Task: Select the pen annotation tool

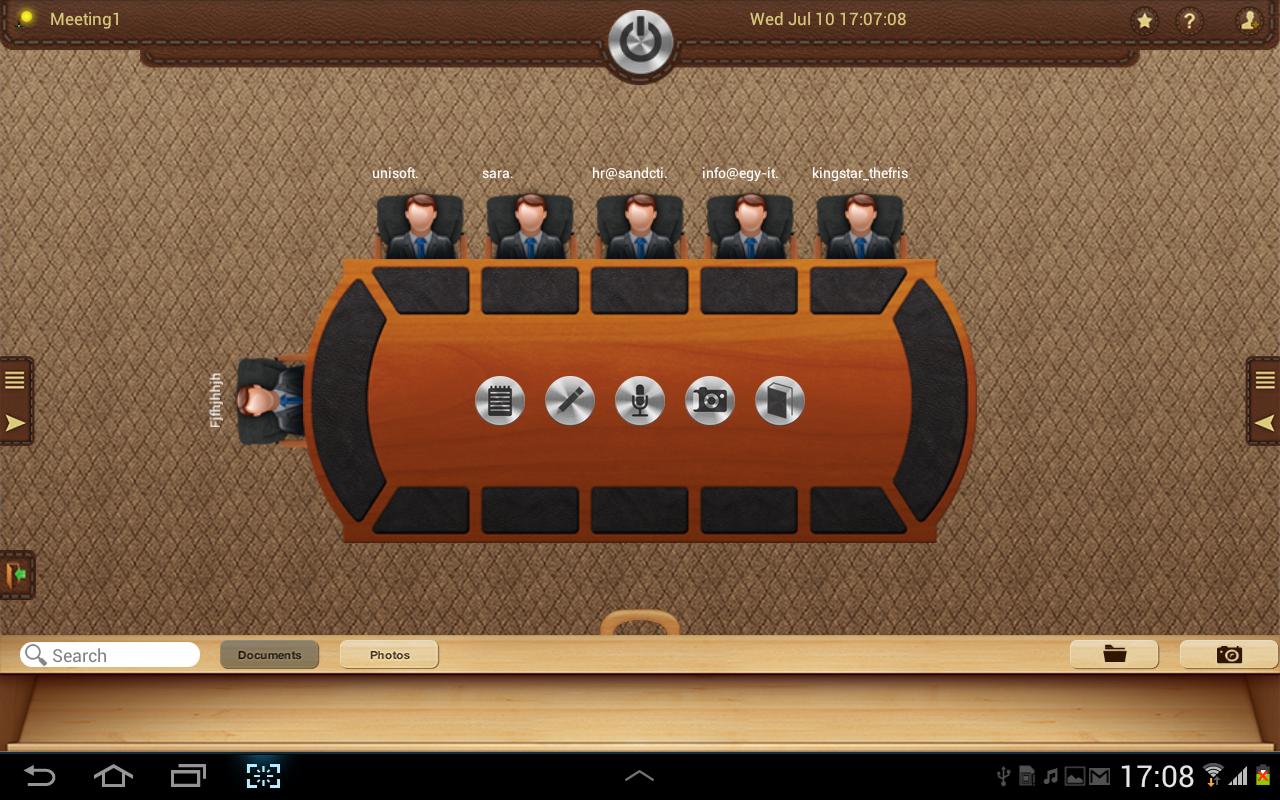Action: [x=570, y=400]
